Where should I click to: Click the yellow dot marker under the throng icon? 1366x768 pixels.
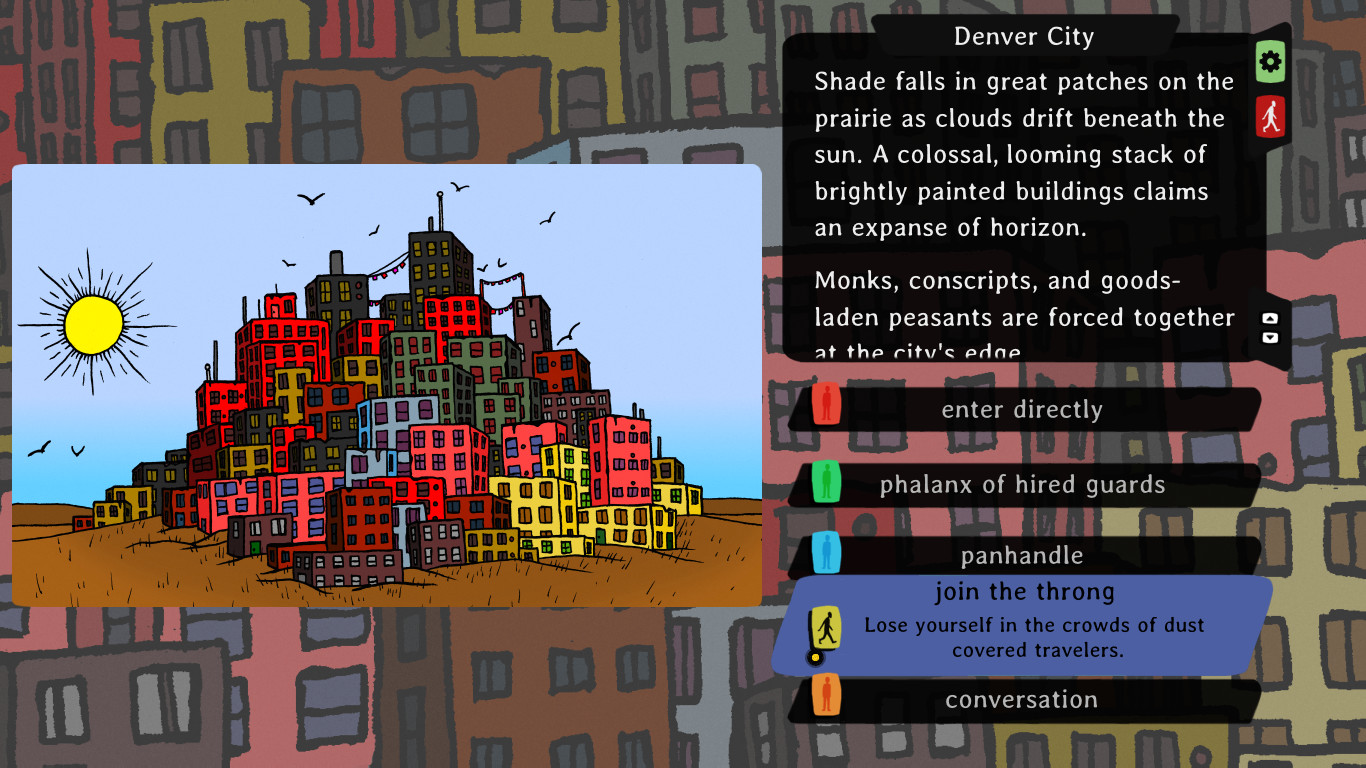[x=813, y=655]
